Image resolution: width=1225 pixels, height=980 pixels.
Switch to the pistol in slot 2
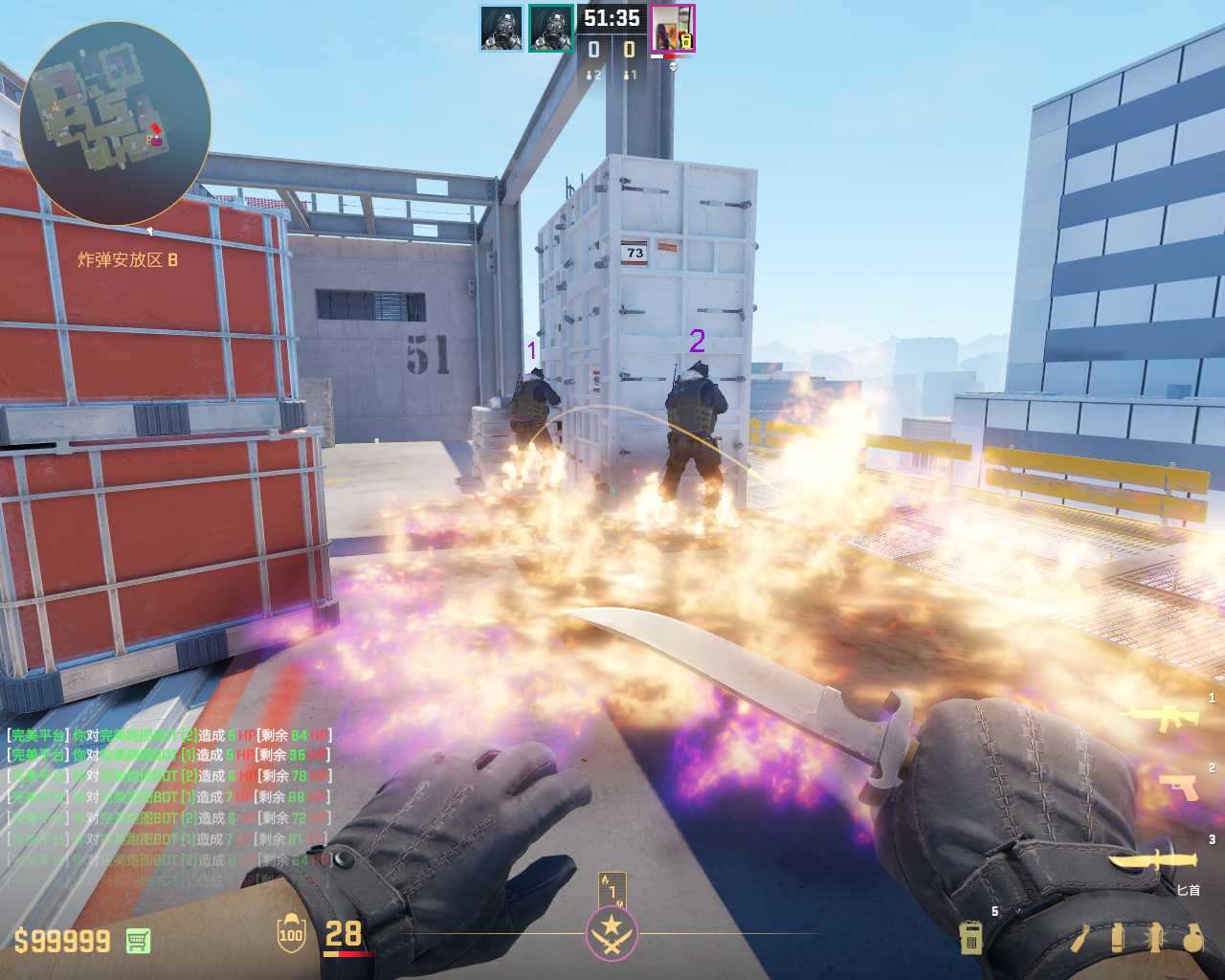[x=1179, y=787]
